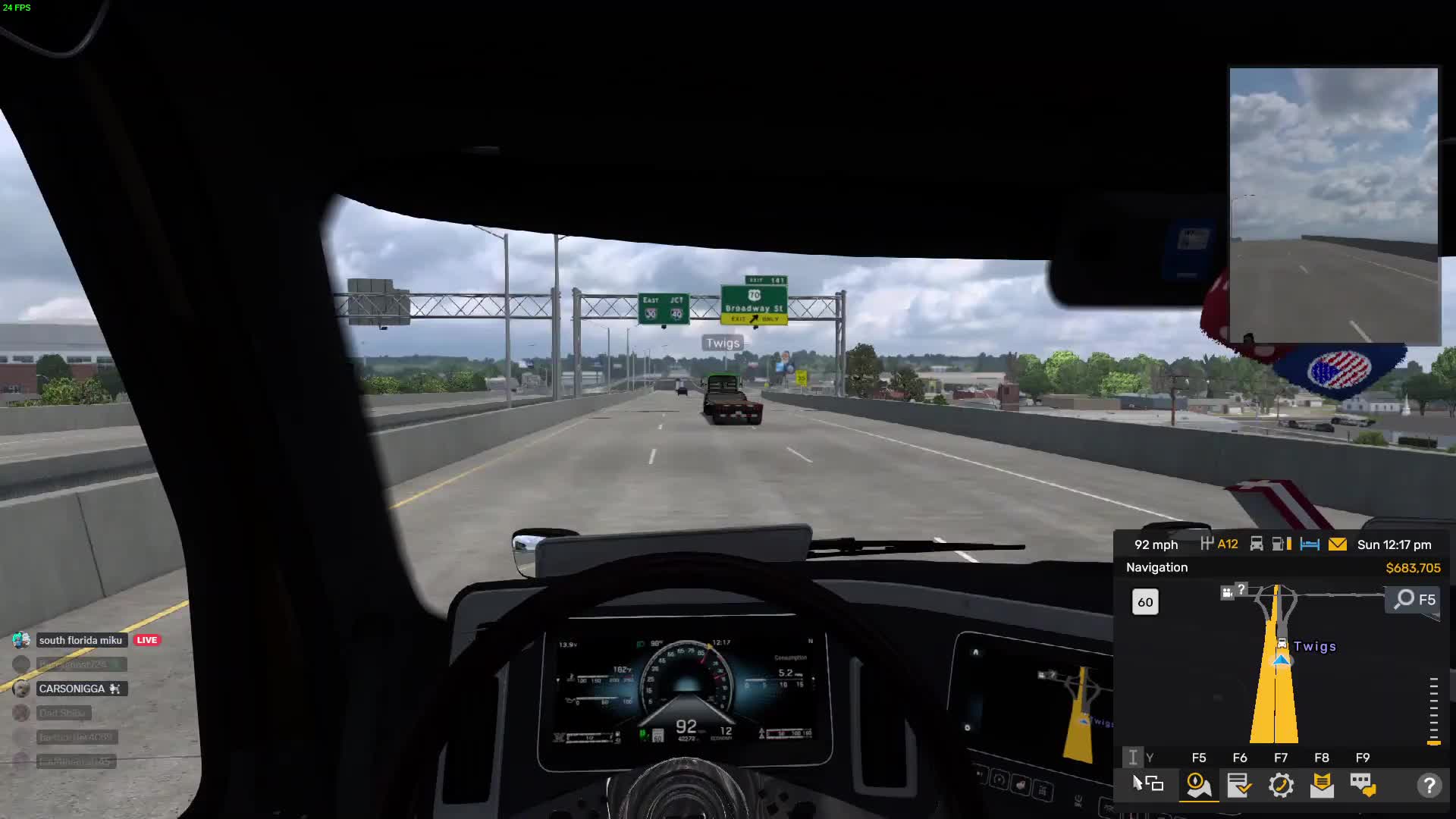Screen dimensions: 1456x819
Task: Click the red LIVE badge in the overlay
Action: tap(146, 639)
